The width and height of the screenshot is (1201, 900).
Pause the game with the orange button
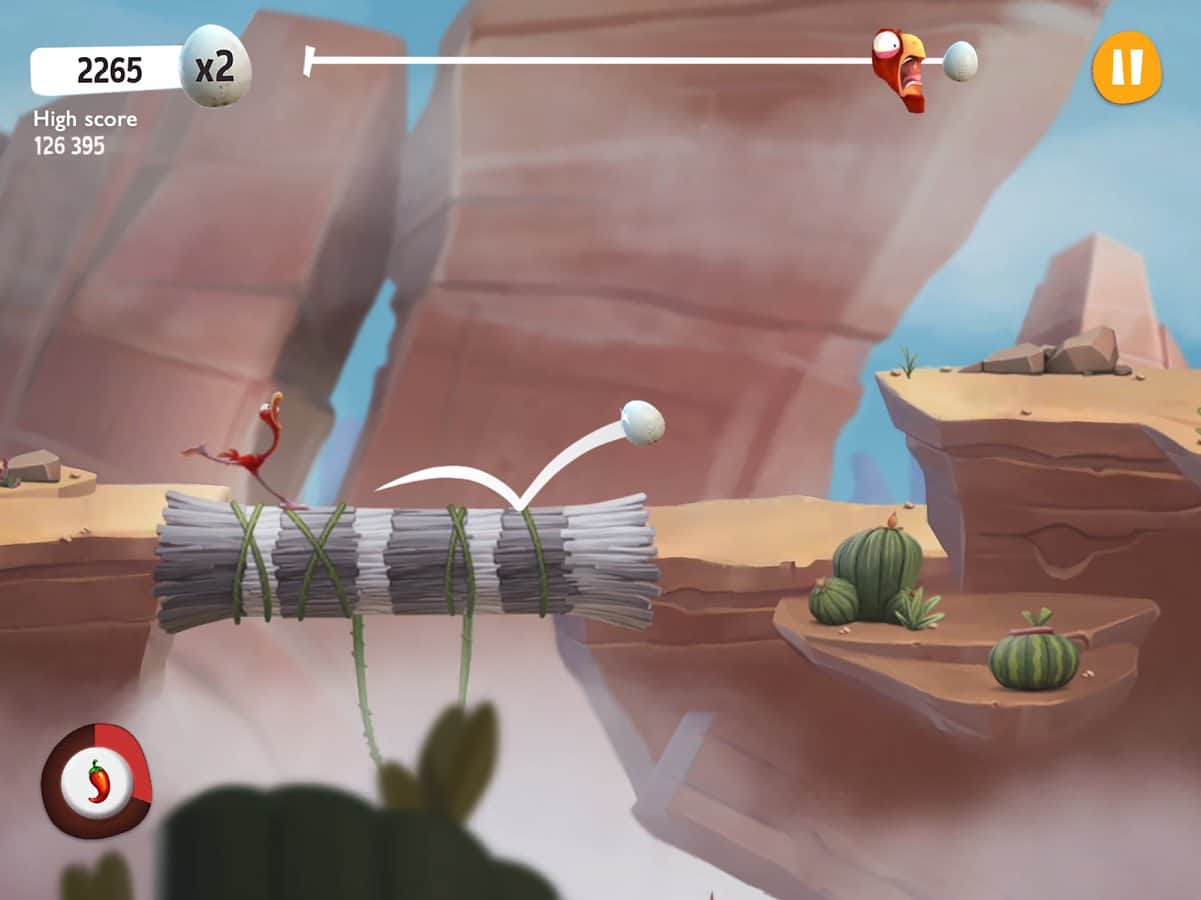click(x=1126, y=68)
